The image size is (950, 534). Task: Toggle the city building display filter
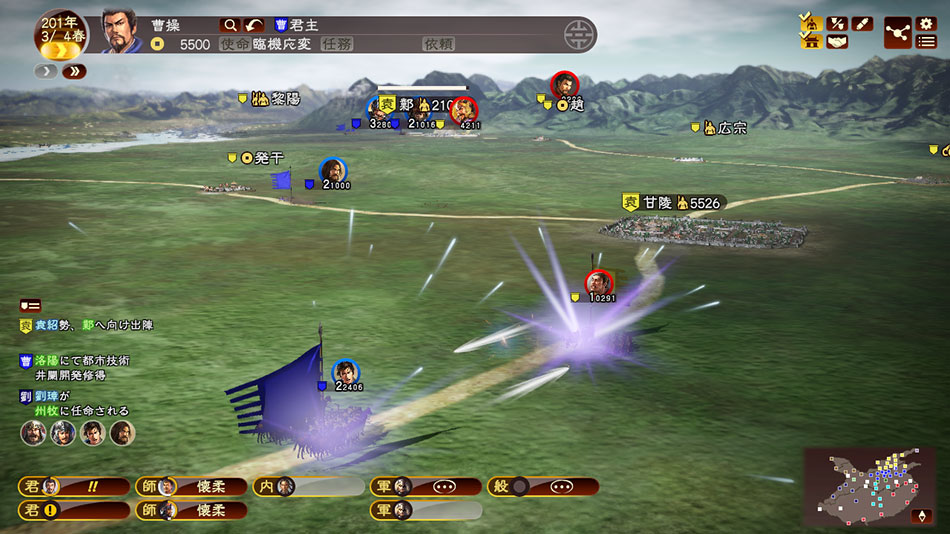811,41
